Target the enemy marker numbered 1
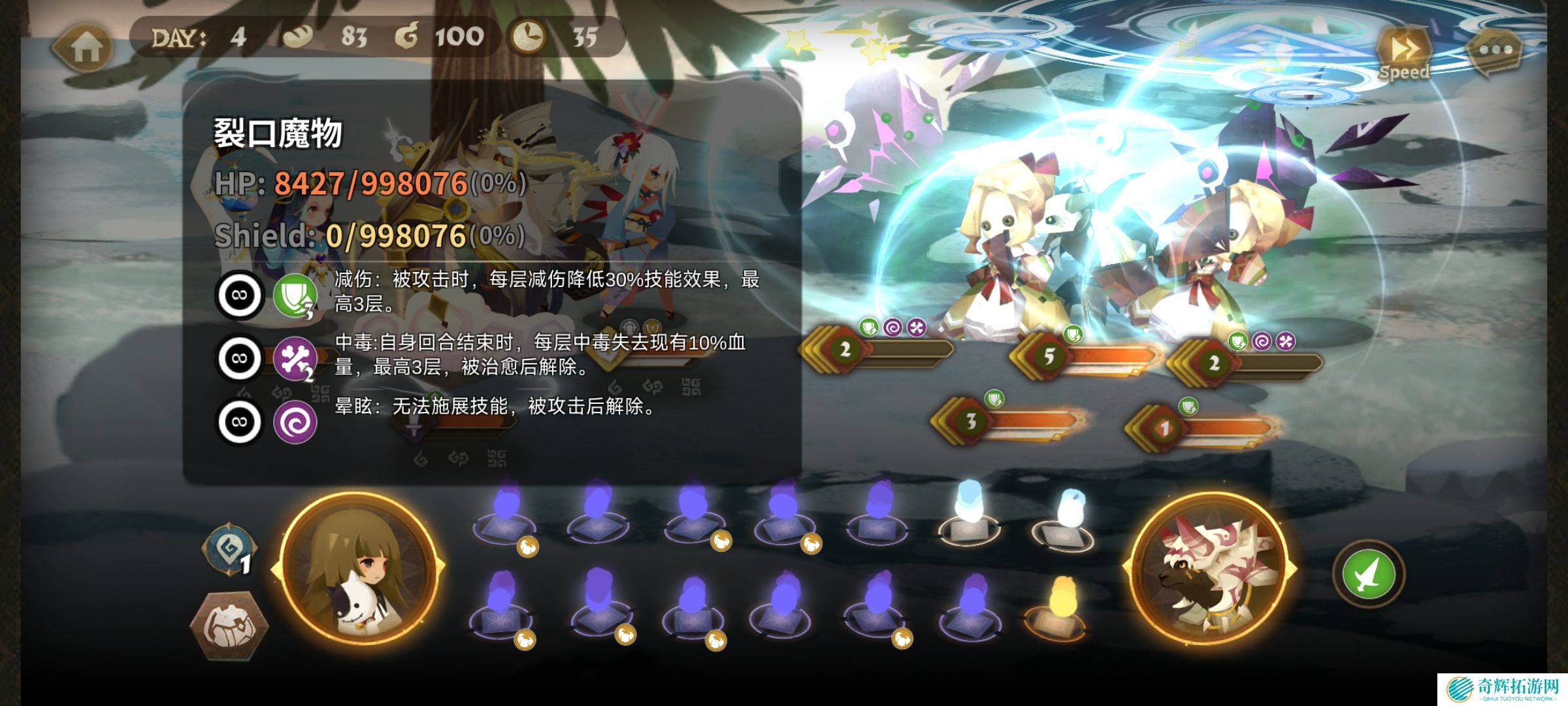The height and width of the screenshot is (706, 1568). tap(1164, 429)
